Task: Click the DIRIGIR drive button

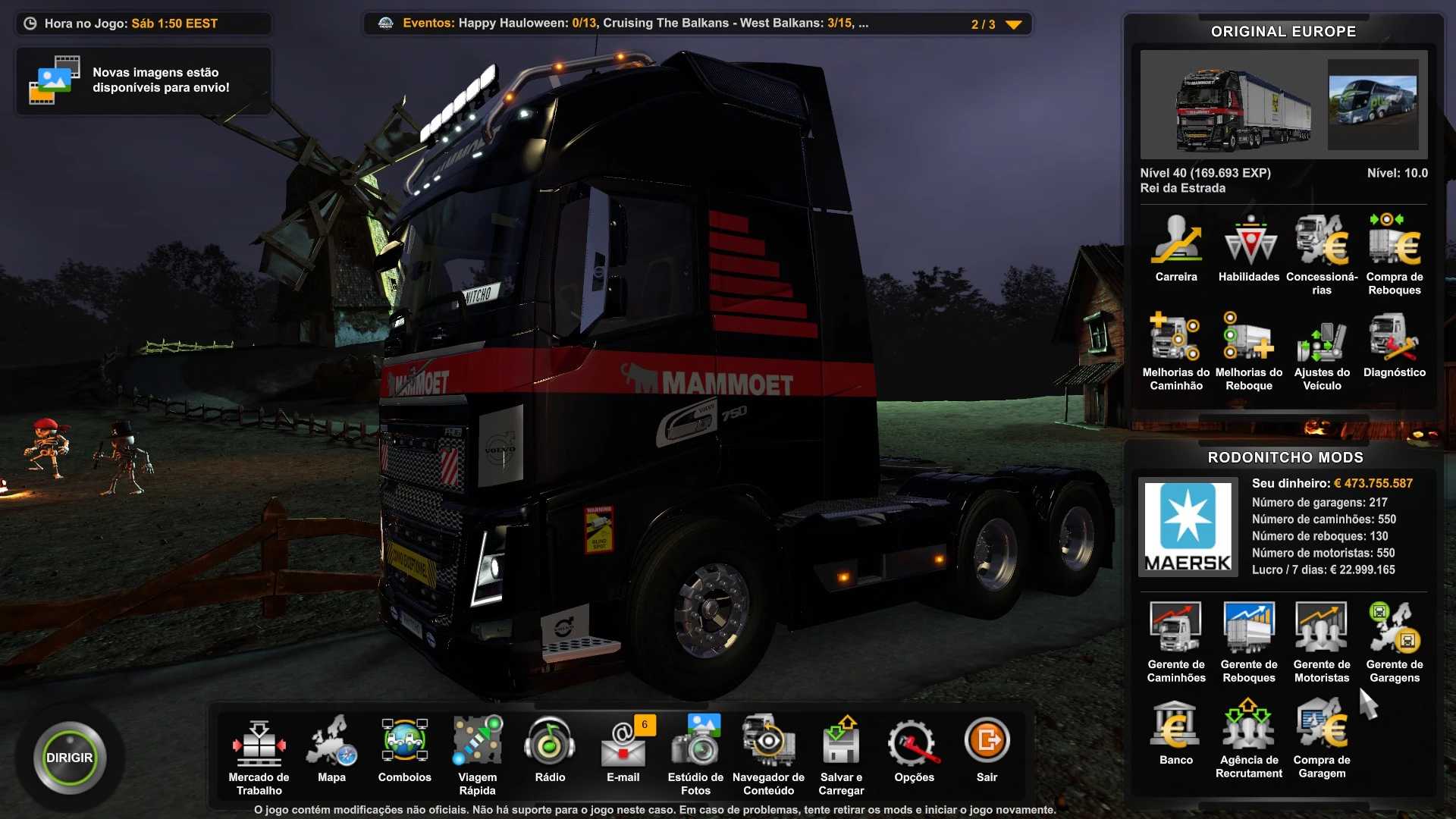Action: pyautogui.click(x=69, y=758)
